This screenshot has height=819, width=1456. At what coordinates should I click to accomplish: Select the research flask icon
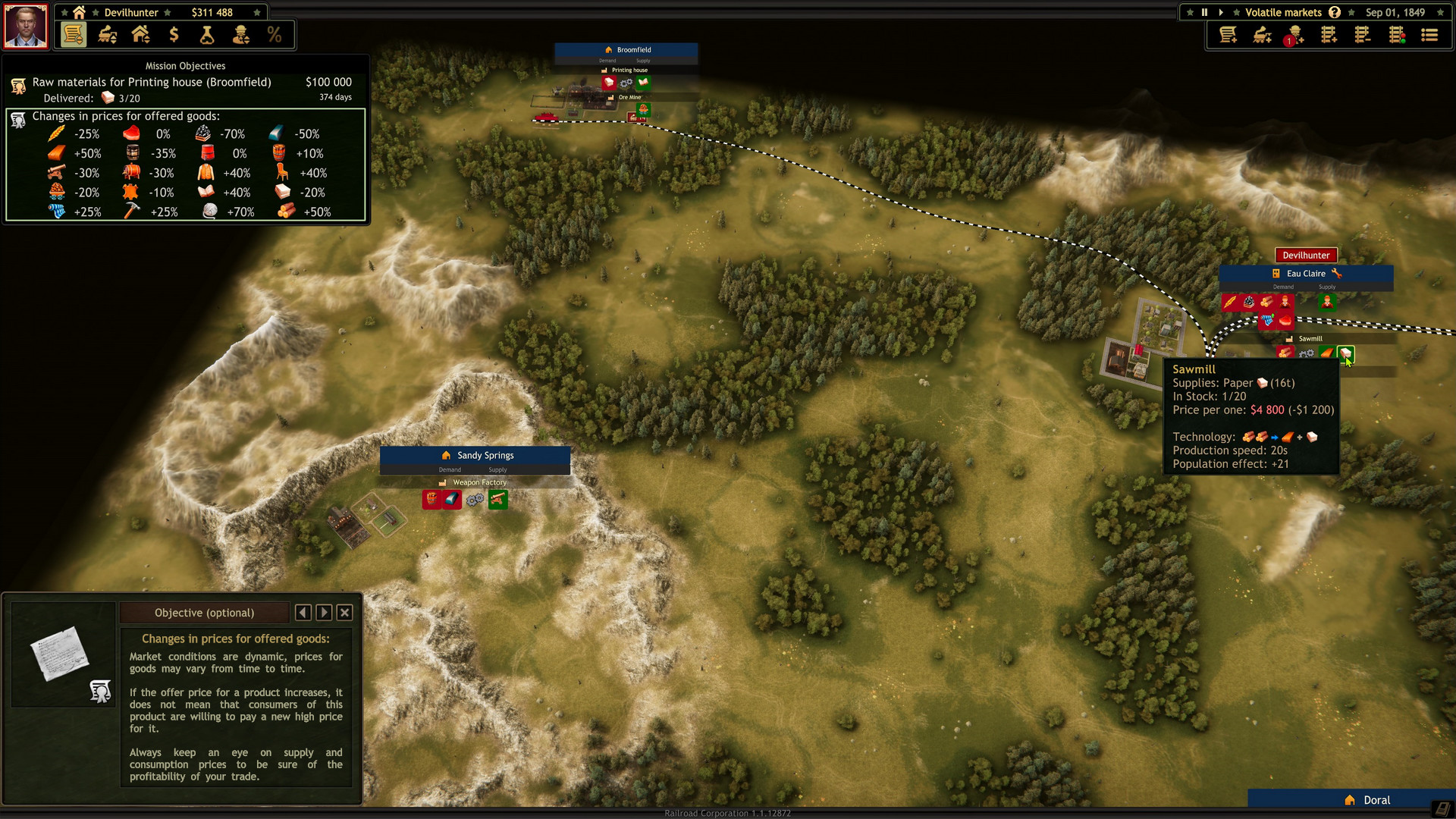point(206,34)
